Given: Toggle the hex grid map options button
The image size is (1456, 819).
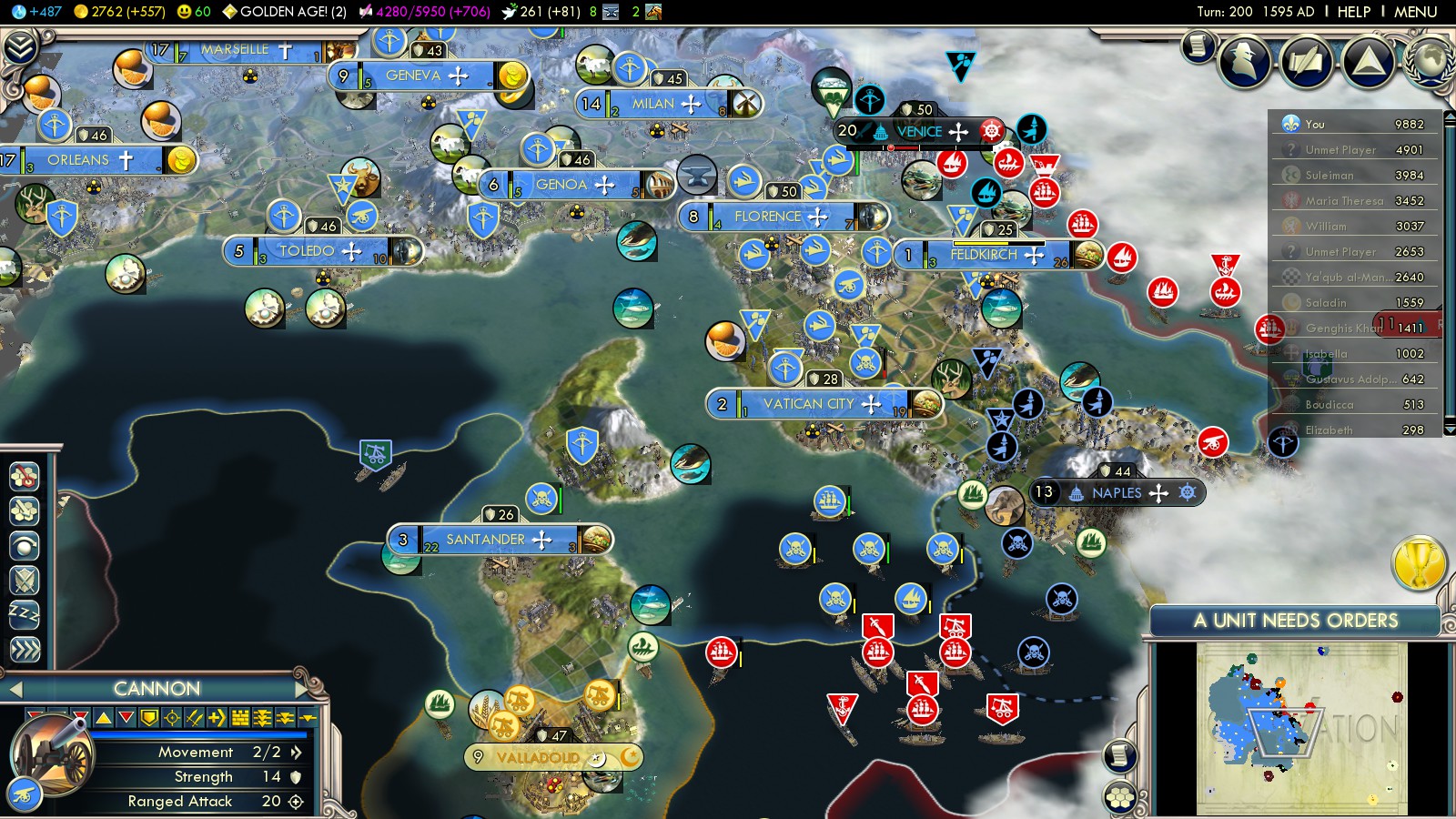Looking at the screenshot, I should (1120, 798).
